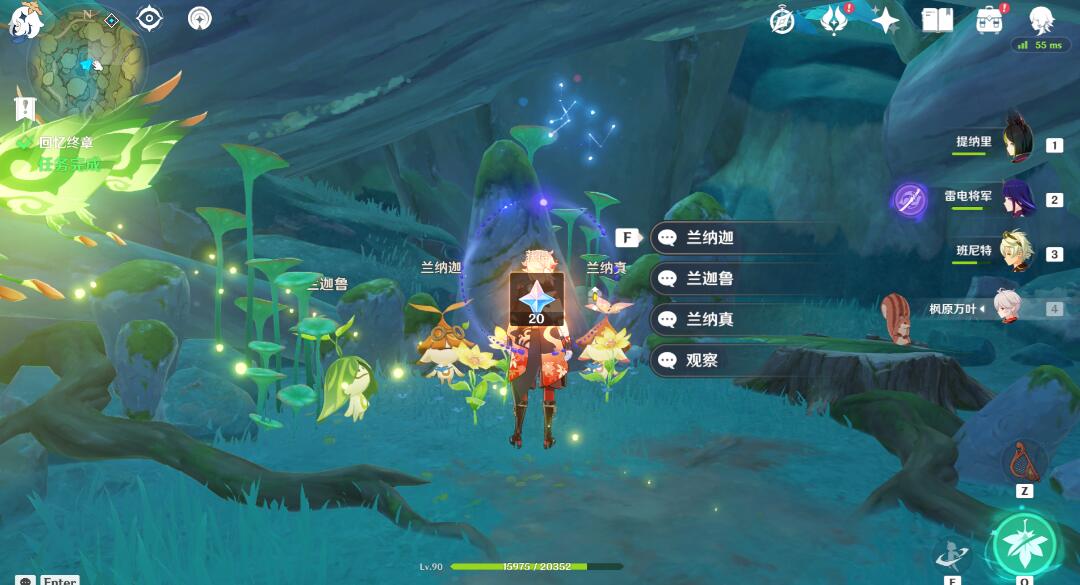
Task: Switch to party member 班尼特
Action: point(1016,253)
